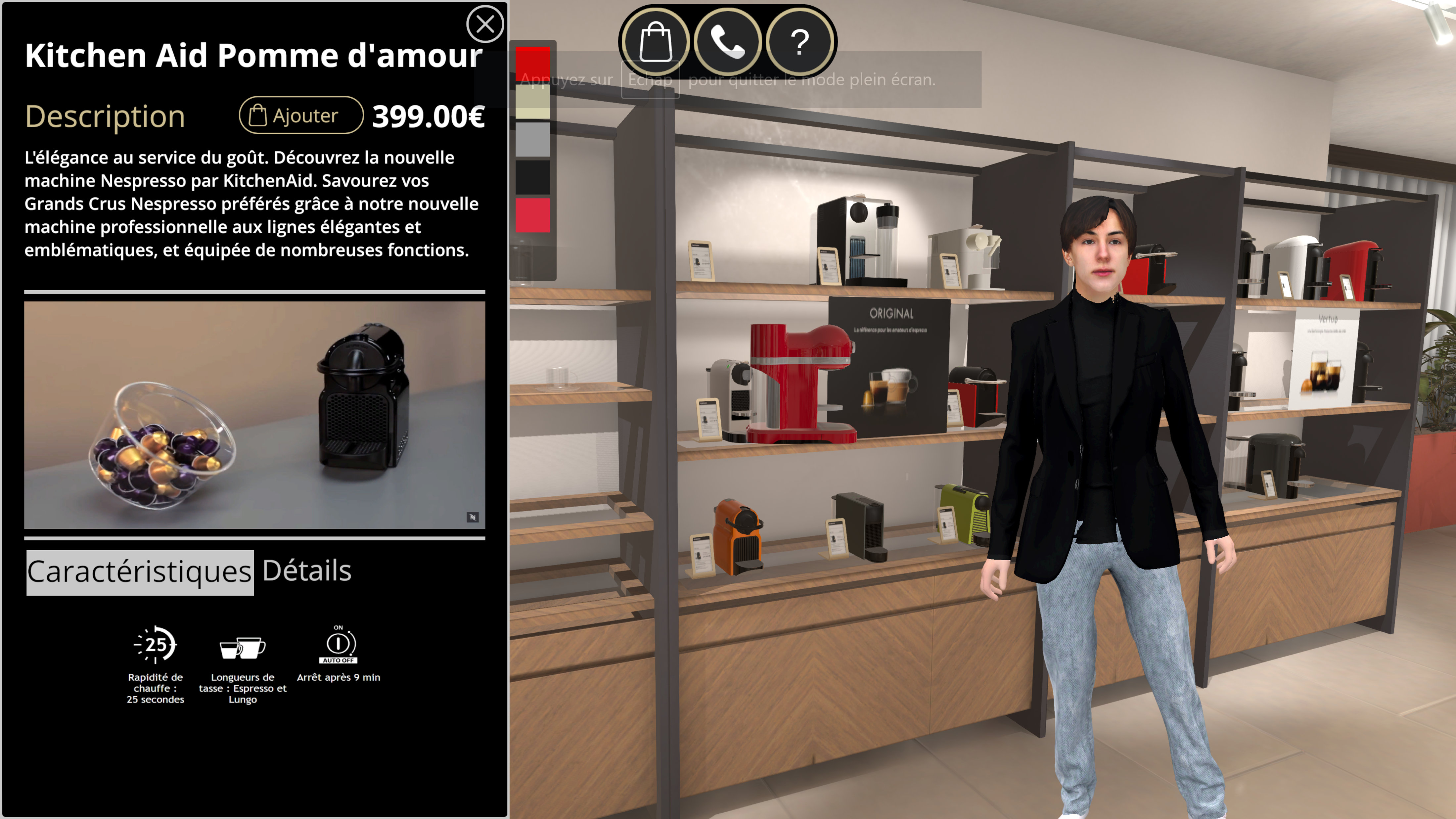Switch to the Détails tab
This screenshot has height=819, width=1456.
(307, 571)
